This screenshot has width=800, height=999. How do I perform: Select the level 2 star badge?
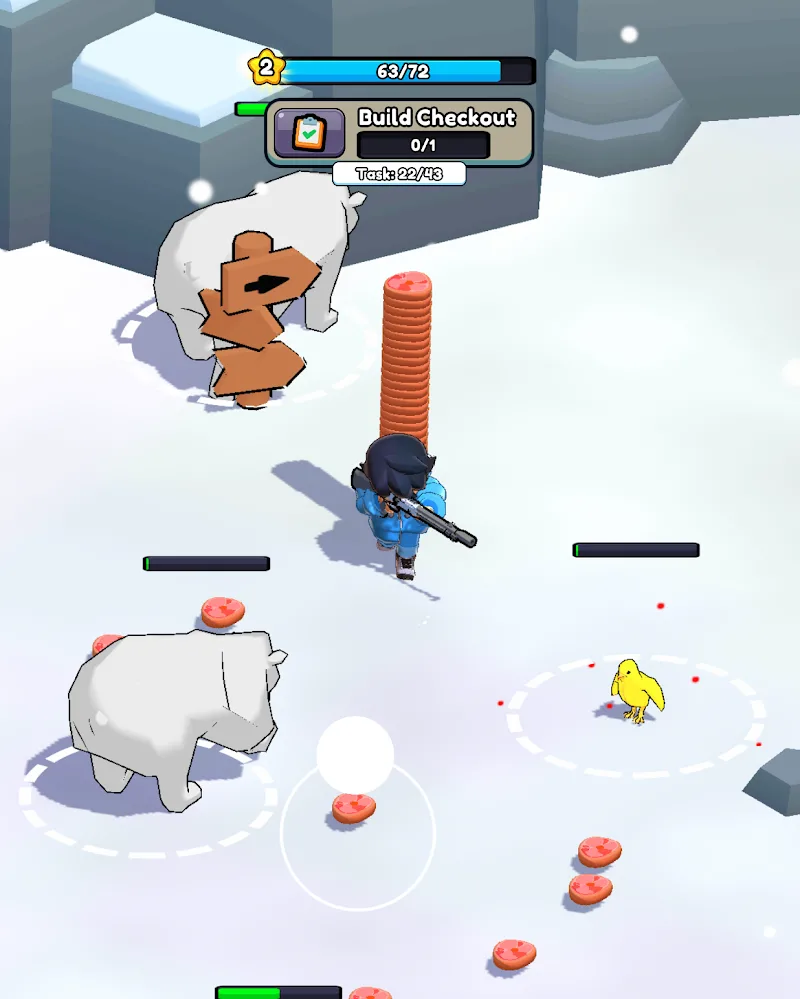pos(266,68)
